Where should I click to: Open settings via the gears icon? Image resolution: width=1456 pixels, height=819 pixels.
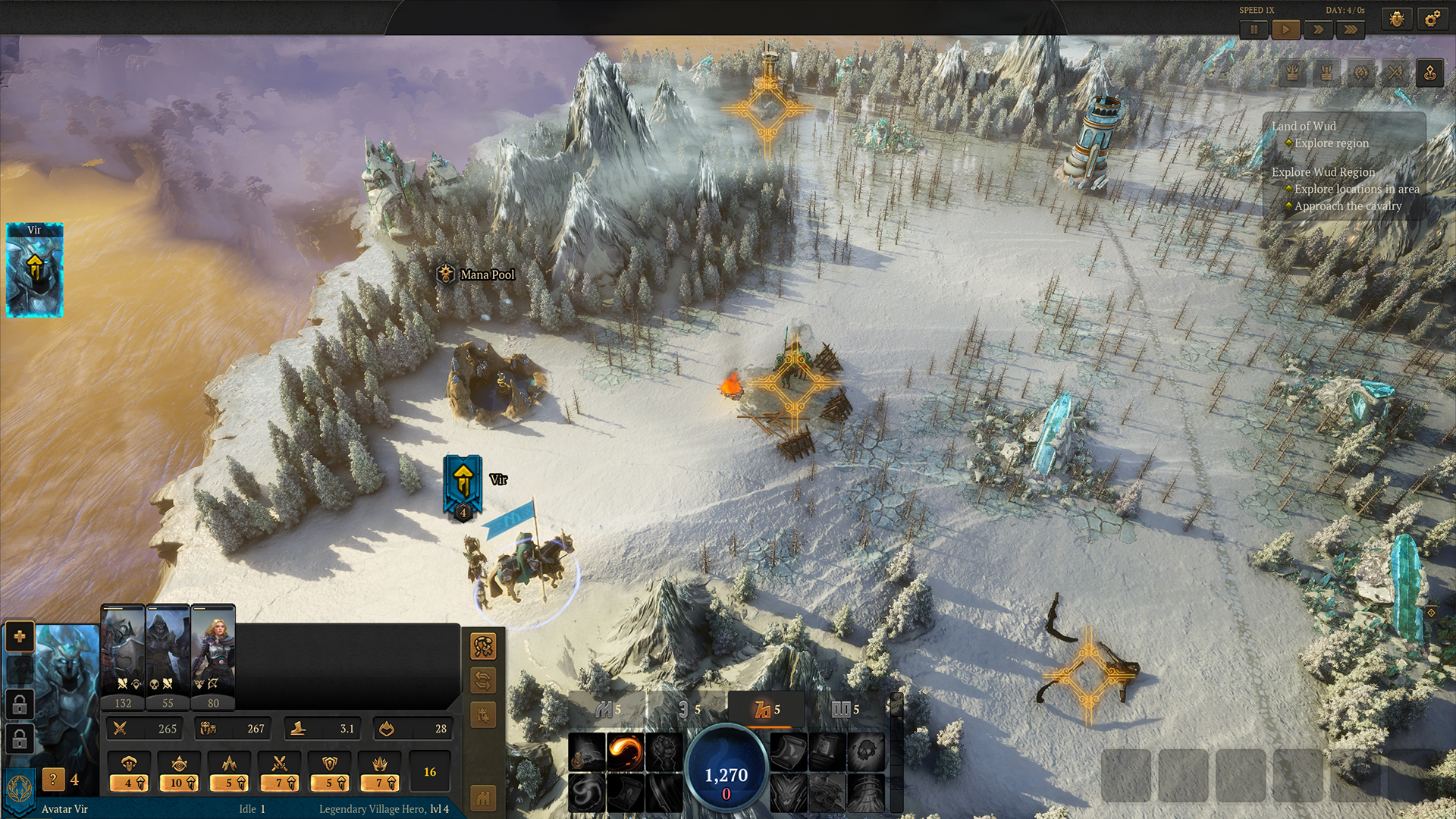coord(1432,19)
